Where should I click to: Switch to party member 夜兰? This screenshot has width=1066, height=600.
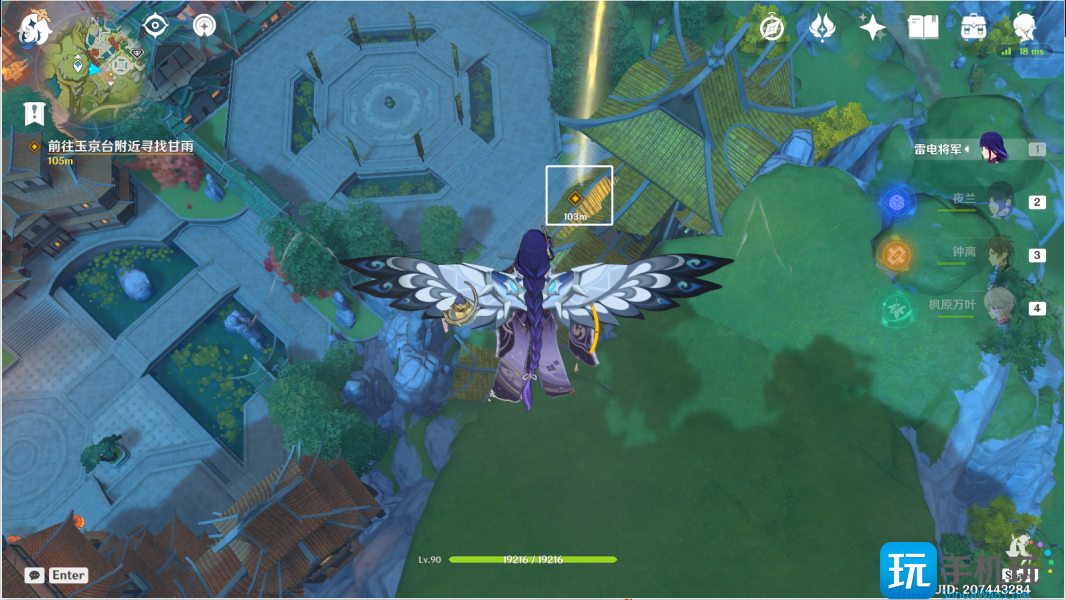(x=1000, y=201)
